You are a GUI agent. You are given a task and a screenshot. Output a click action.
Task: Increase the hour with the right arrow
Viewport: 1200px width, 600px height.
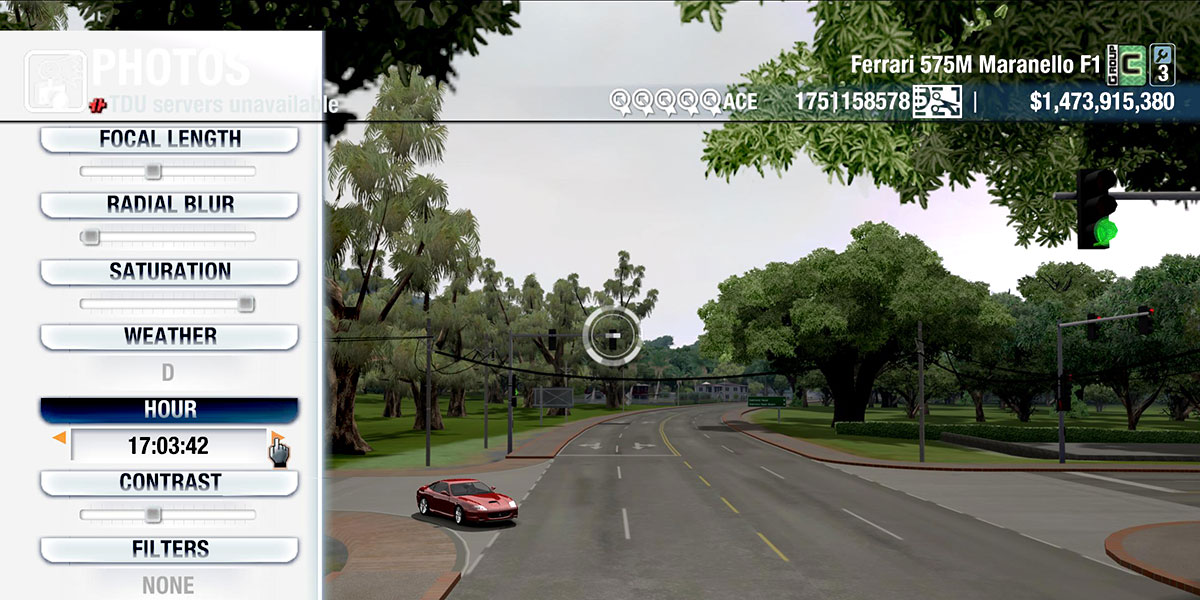click(x=277, y=438)
